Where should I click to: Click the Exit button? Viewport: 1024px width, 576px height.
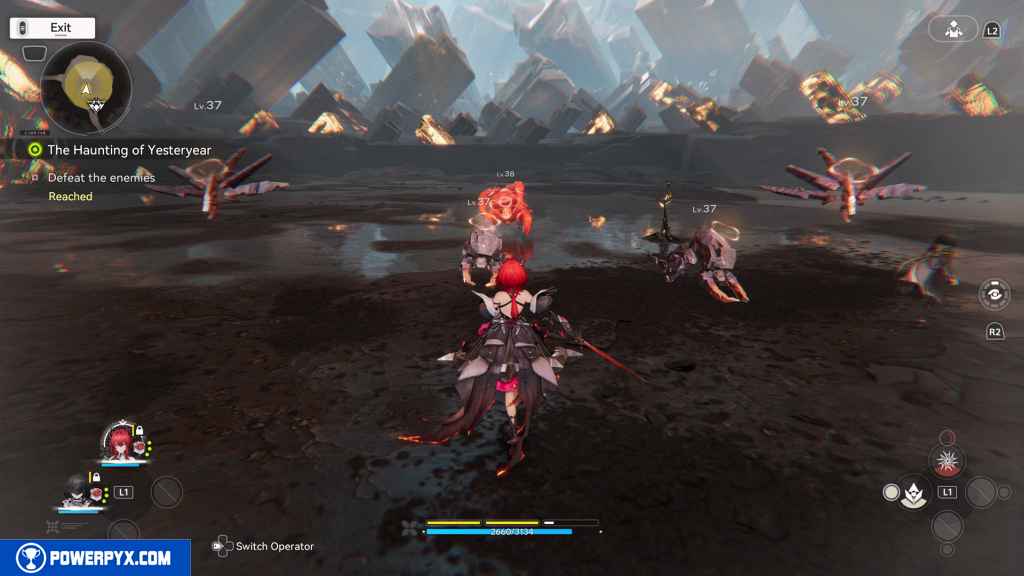click(53, 28)
